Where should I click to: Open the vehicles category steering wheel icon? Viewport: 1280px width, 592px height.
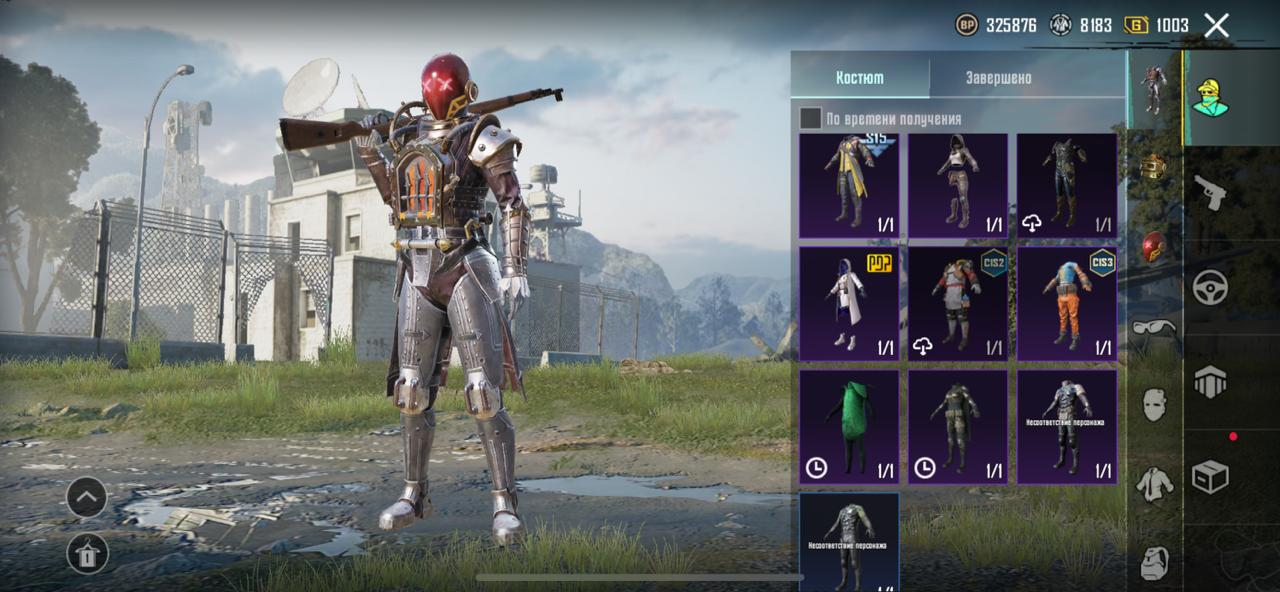pos(1210,287)
